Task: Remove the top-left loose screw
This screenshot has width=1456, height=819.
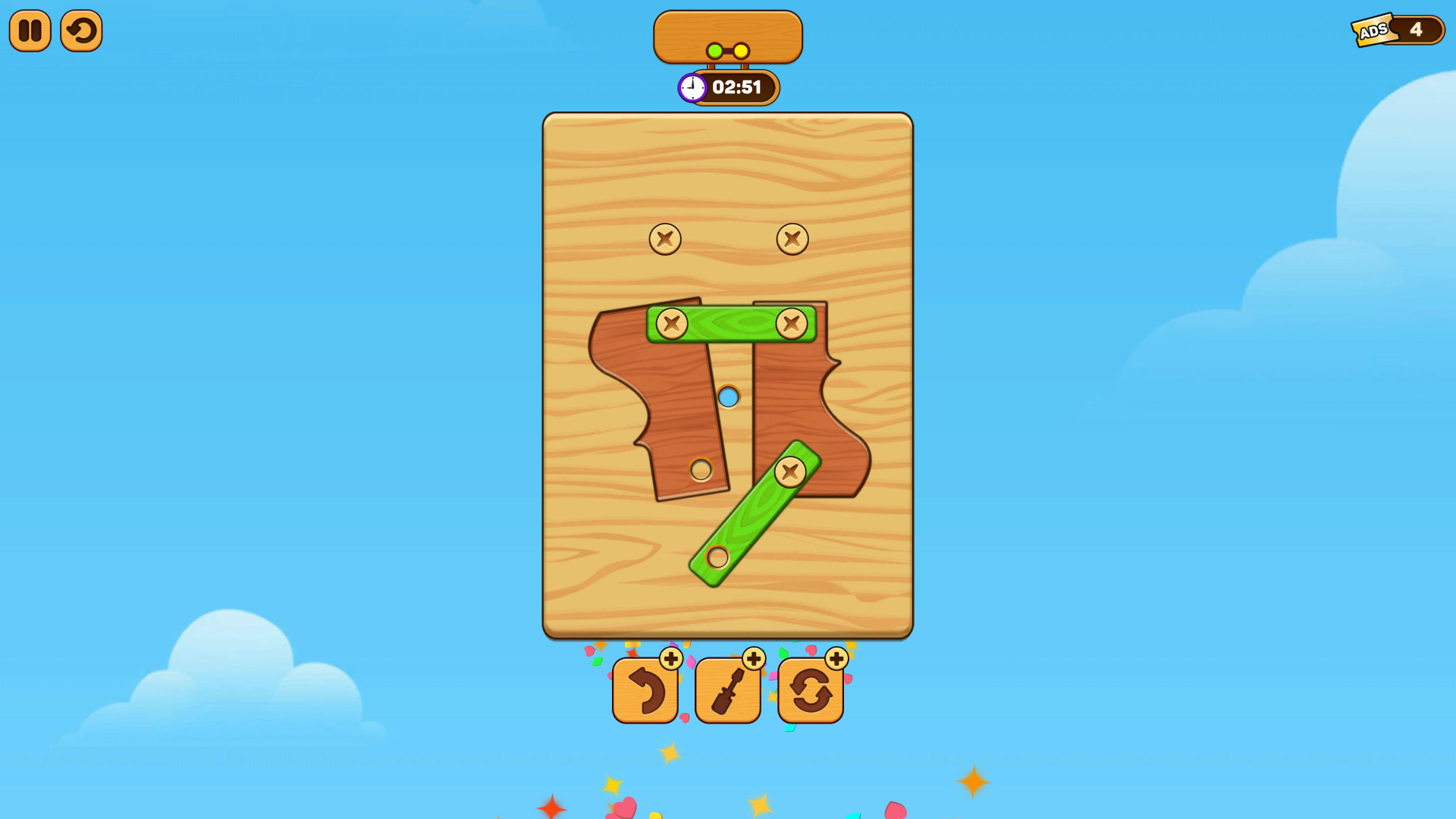Action: pos(664,238)
